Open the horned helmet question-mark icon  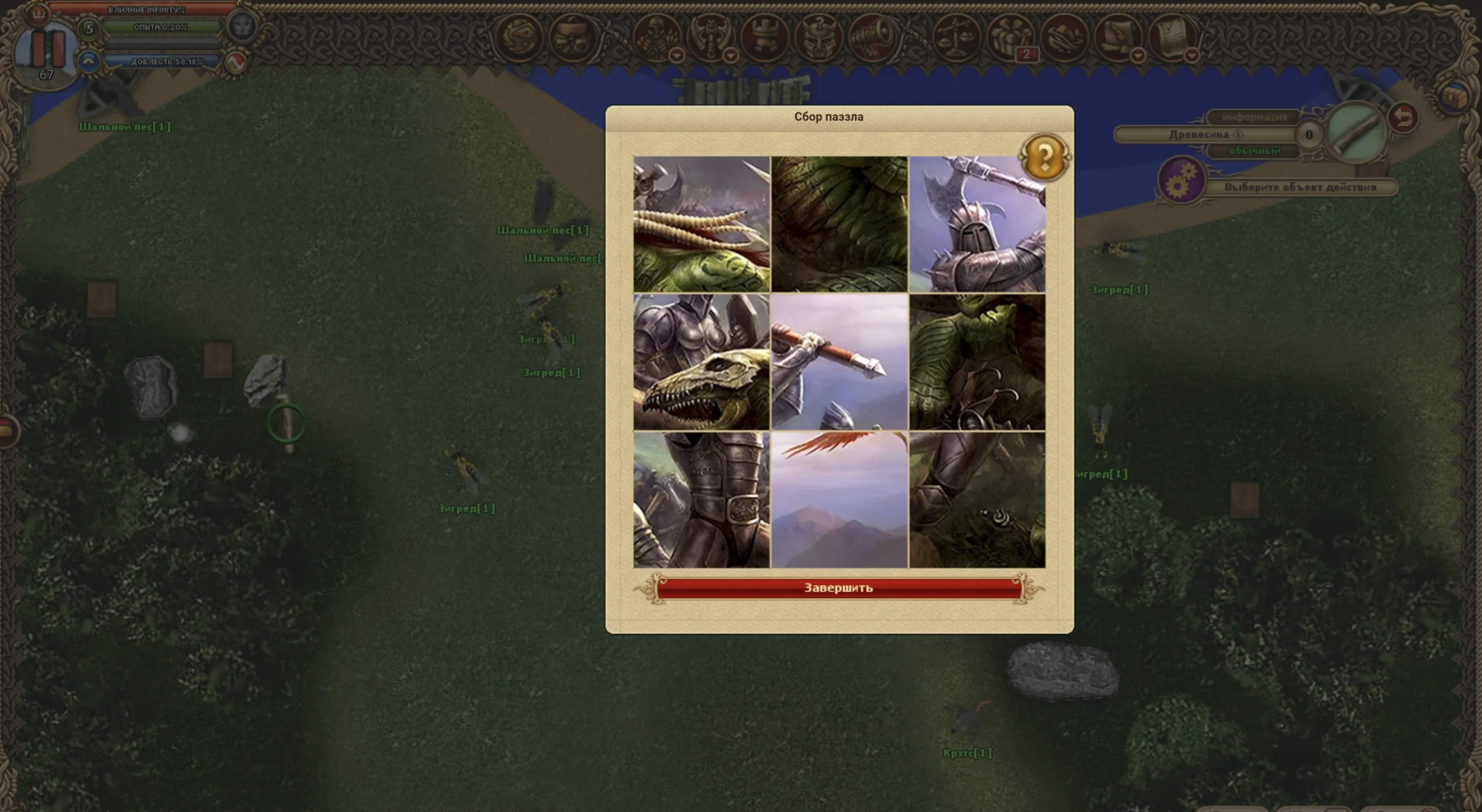(x=818, y=36)
